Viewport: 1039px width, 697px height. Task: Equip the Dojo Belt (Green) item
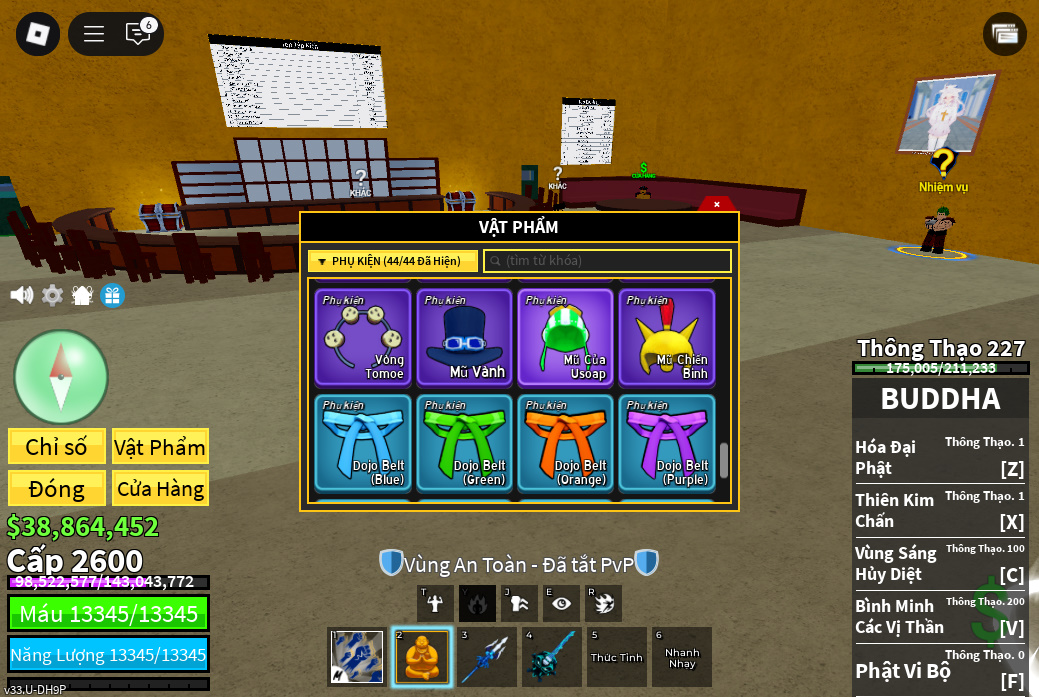click(464, 442)
